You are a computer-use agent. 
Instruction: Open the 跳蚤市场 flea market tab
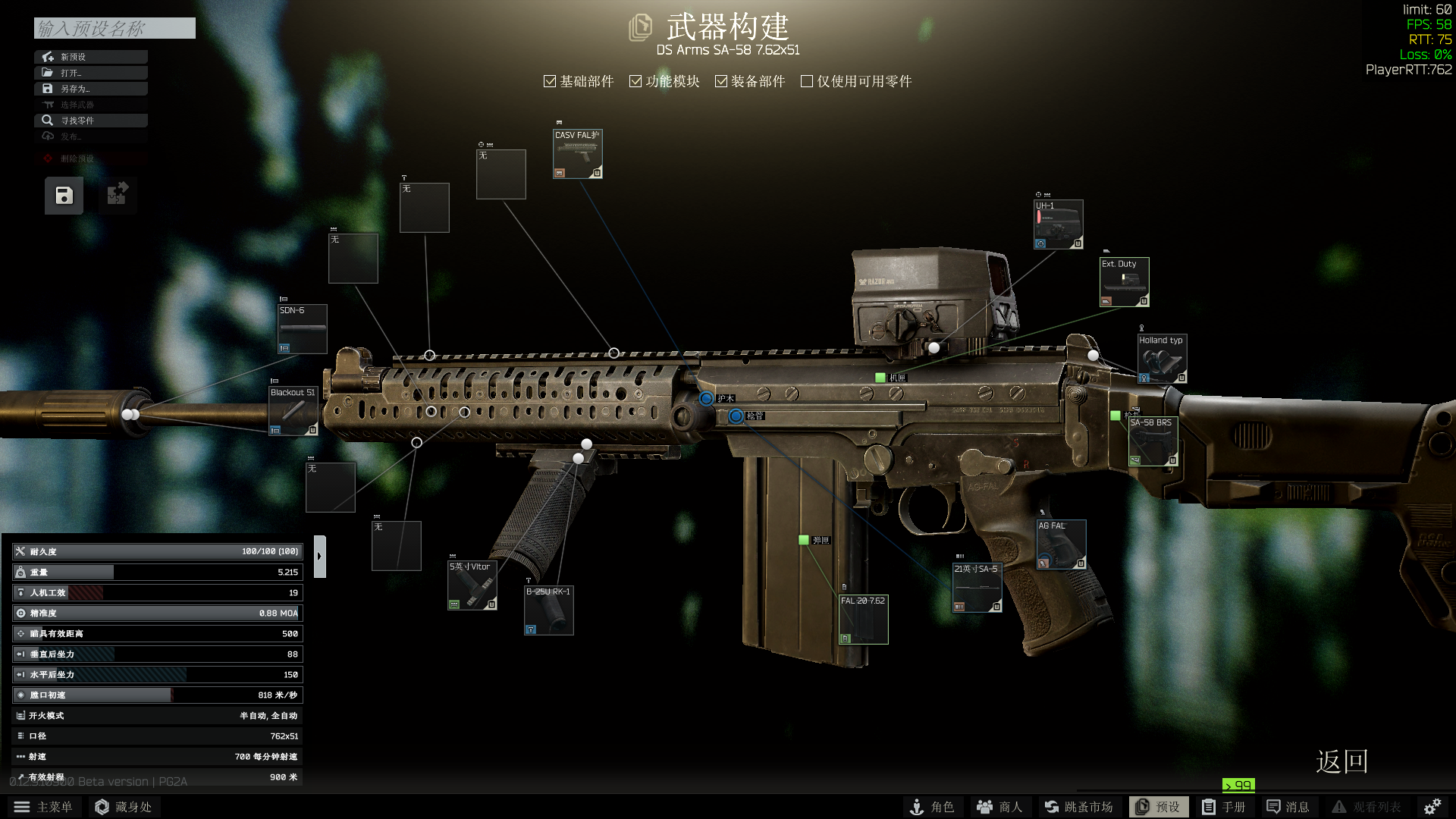1078,807
